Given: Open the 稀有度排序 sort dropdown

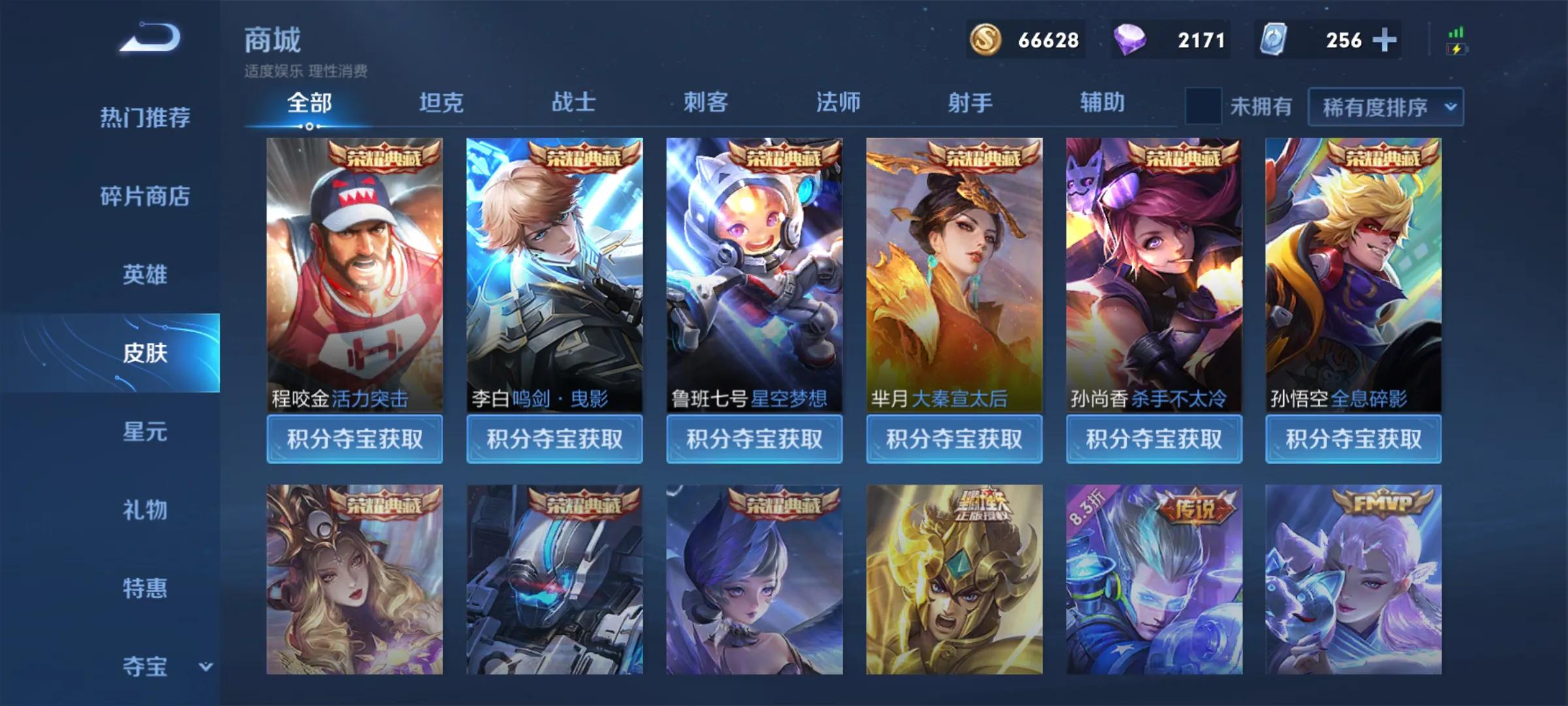Looking at the screenshot, I should (x=1385, y=108).
